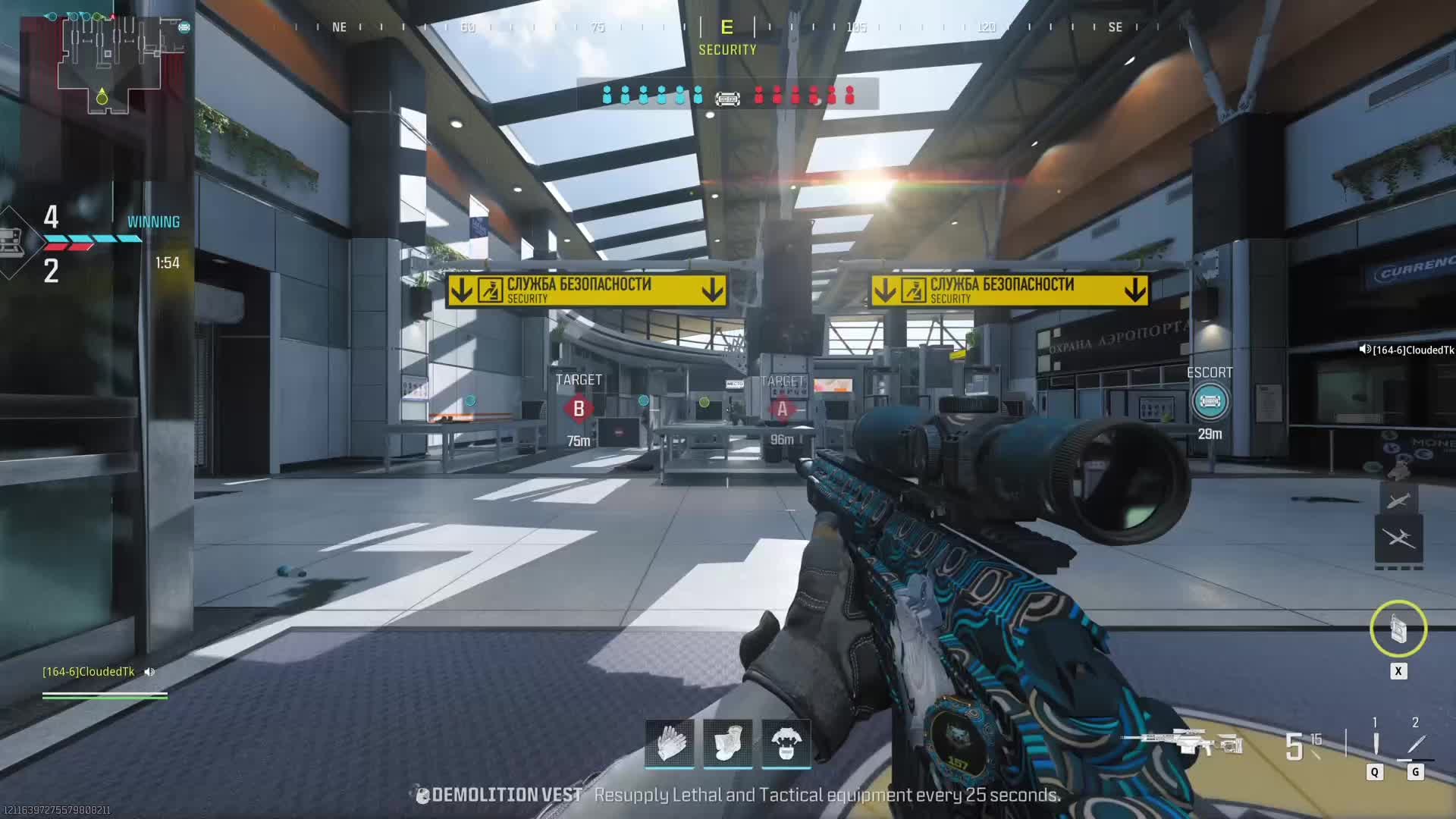Image resolution: width=1456 pixels, height=819 pixels.
Task: Select the gloves perk icon
Action: click(x=670, y=742)
